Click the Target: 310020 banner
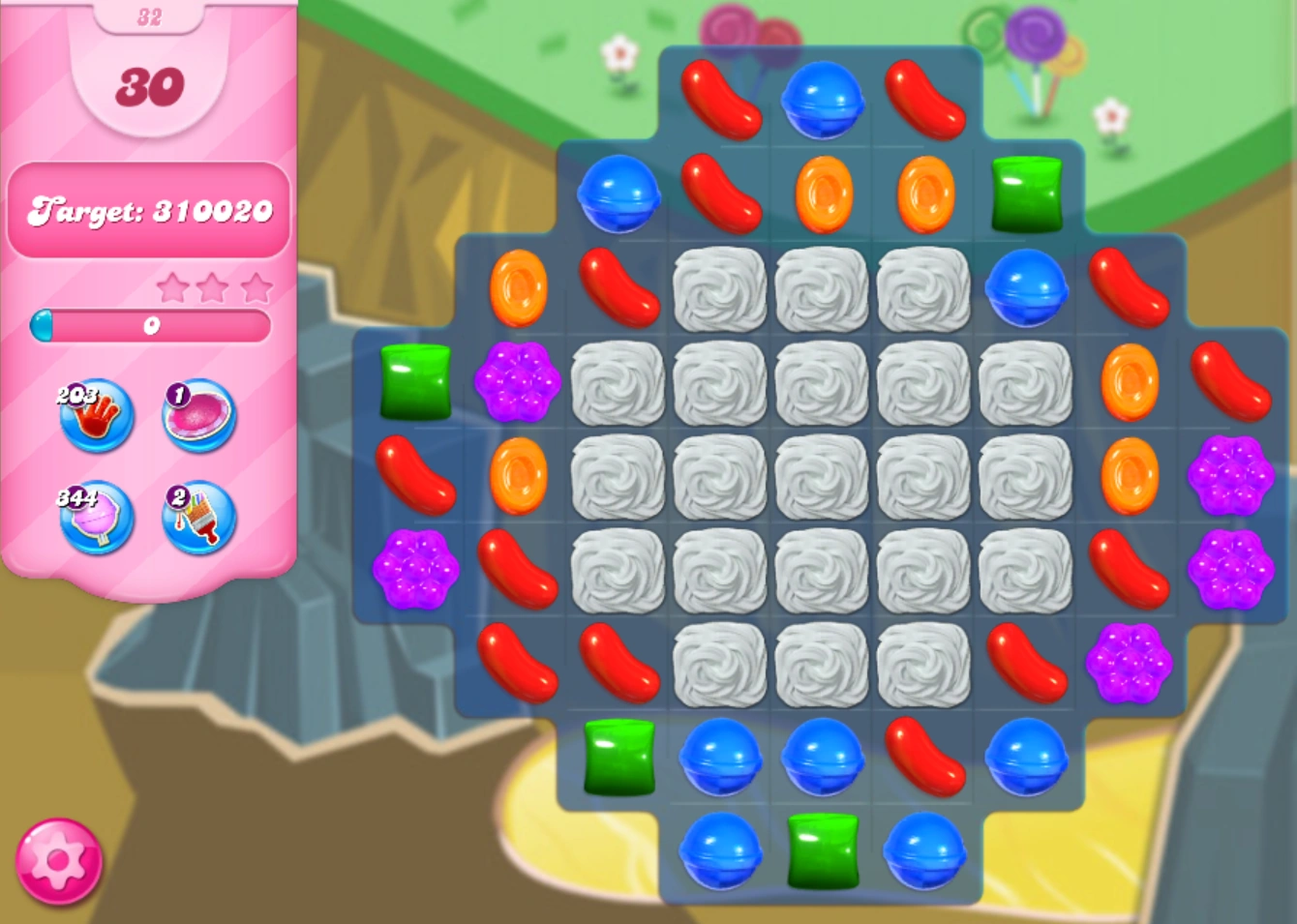Screen dimensions: 1297x924 (x=149, y=211)
